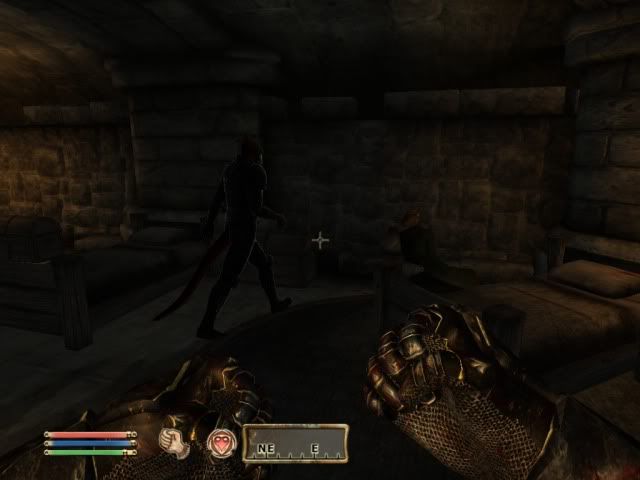Open the compass showing NE and E
Image resolution: width=640 pixels, height=480 pixels.
(297, 442)
